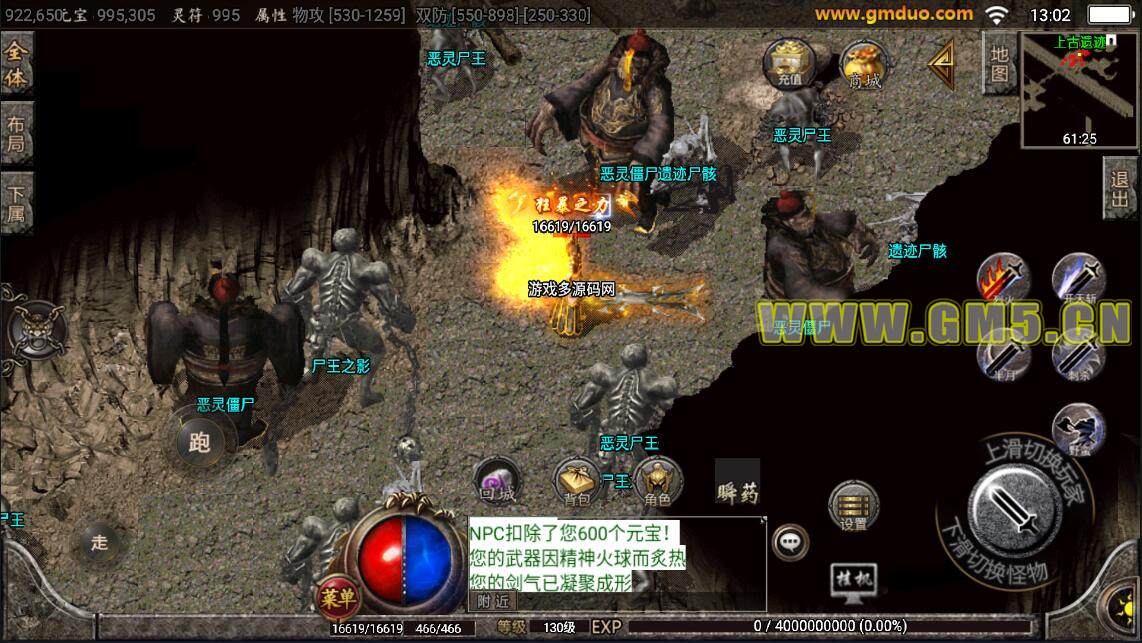Activate the 烈火 flaming sword skill
Screen dimensions: 1142x643
(x=1003, y=279)
